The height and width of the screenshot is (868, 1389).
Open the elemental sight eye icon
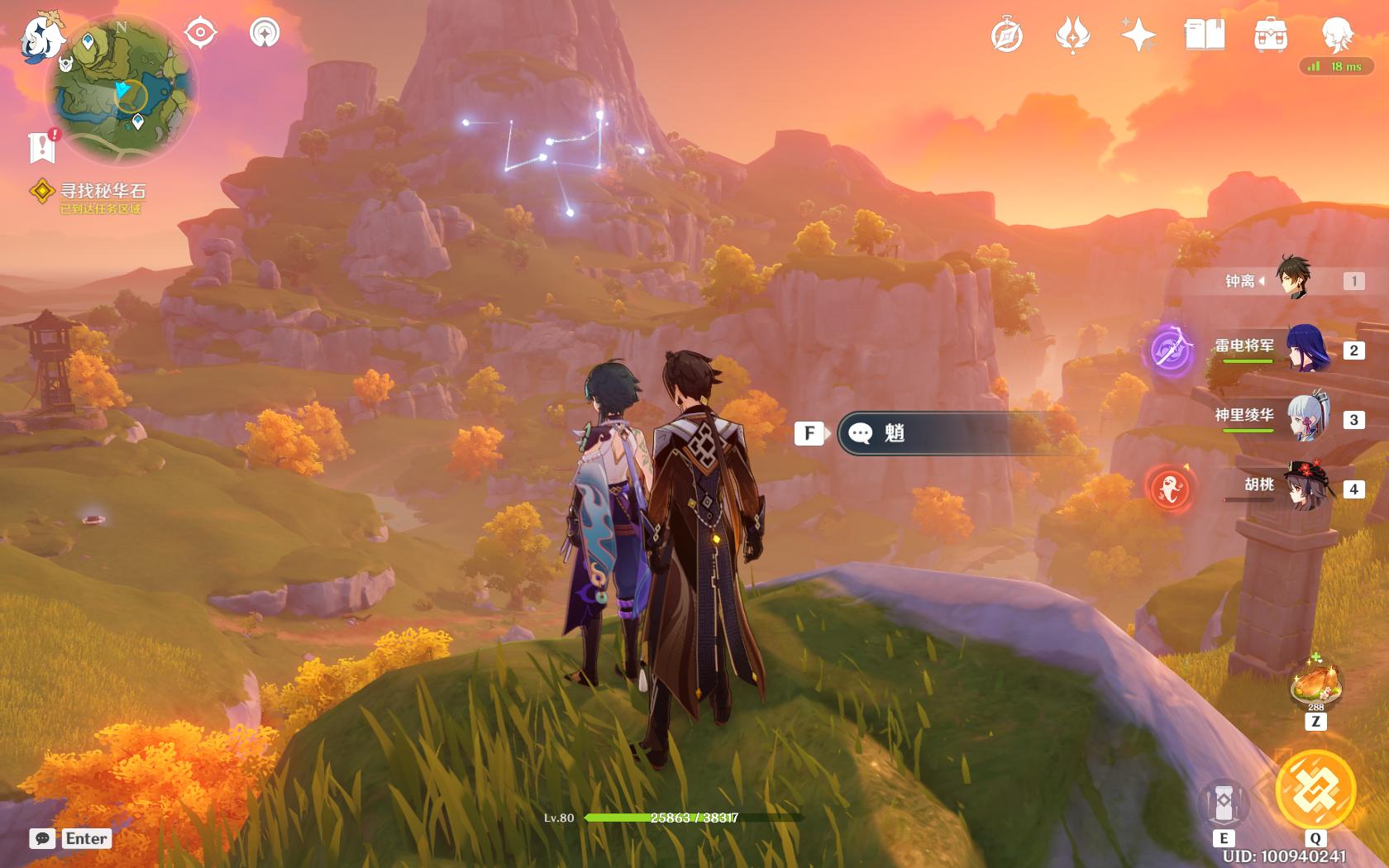tap(265, 33)
